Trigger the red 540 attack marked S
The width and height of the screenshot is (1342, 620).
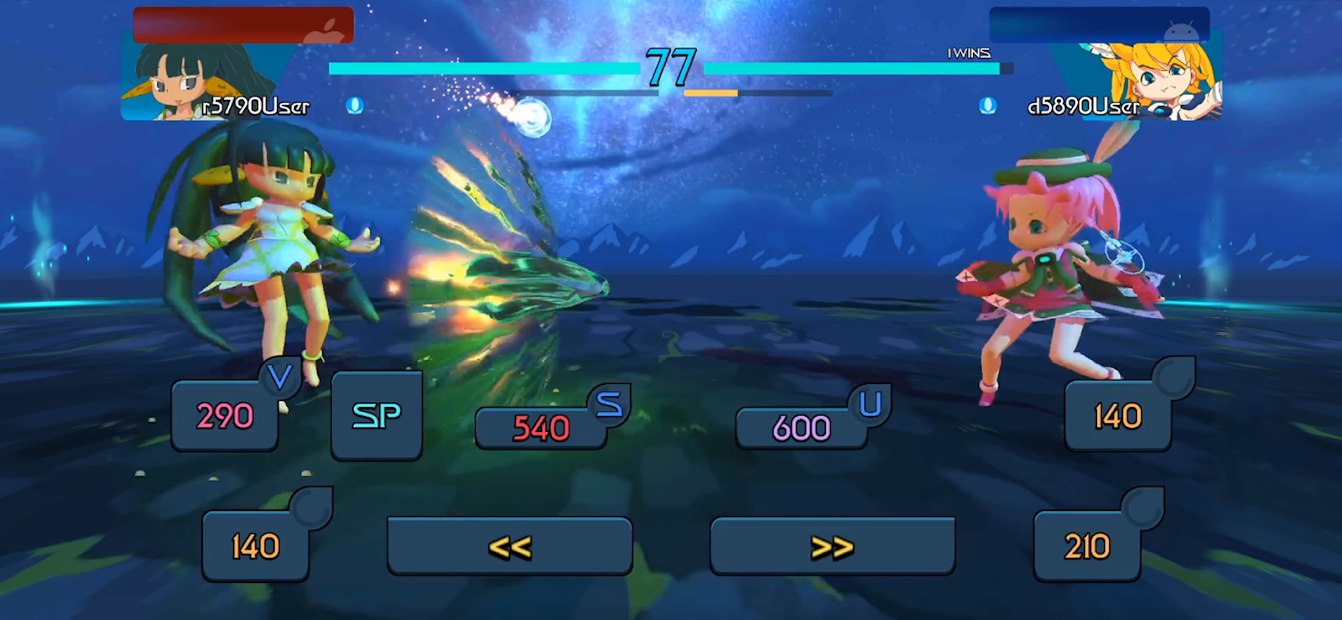click(541, 428)
